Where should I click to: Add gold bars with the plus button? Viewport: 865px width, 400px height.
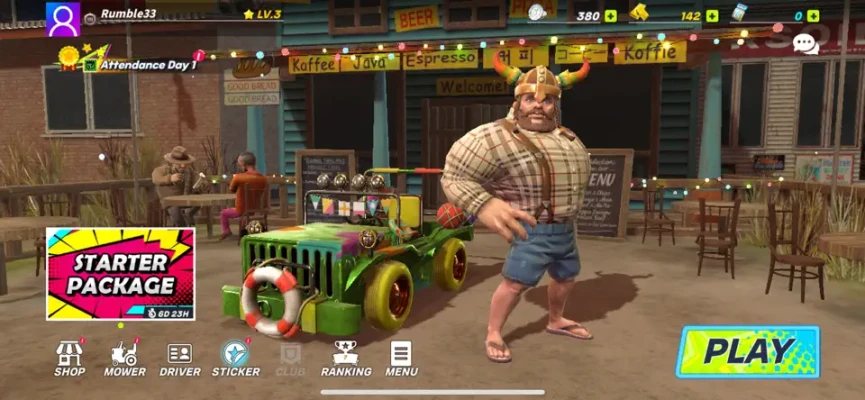click(712, 16)
